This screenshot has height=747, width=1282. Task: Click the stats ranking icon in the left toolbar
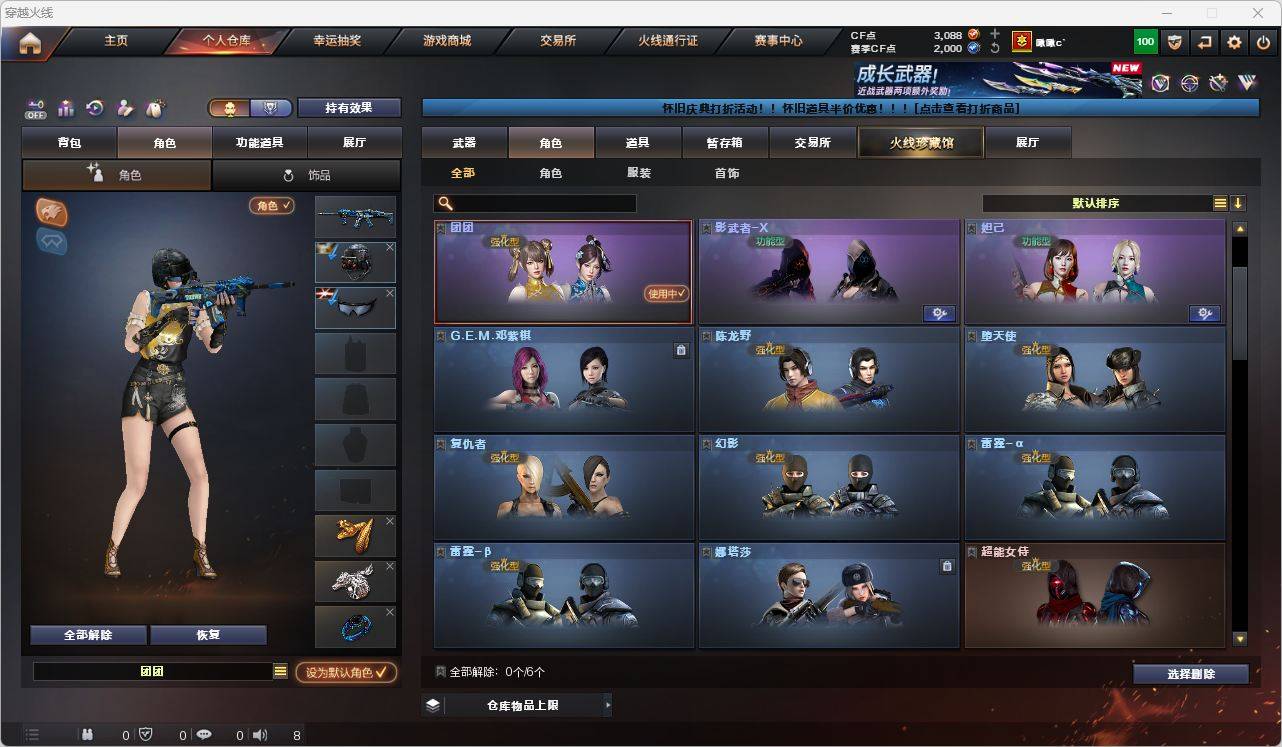coord(64,107)
